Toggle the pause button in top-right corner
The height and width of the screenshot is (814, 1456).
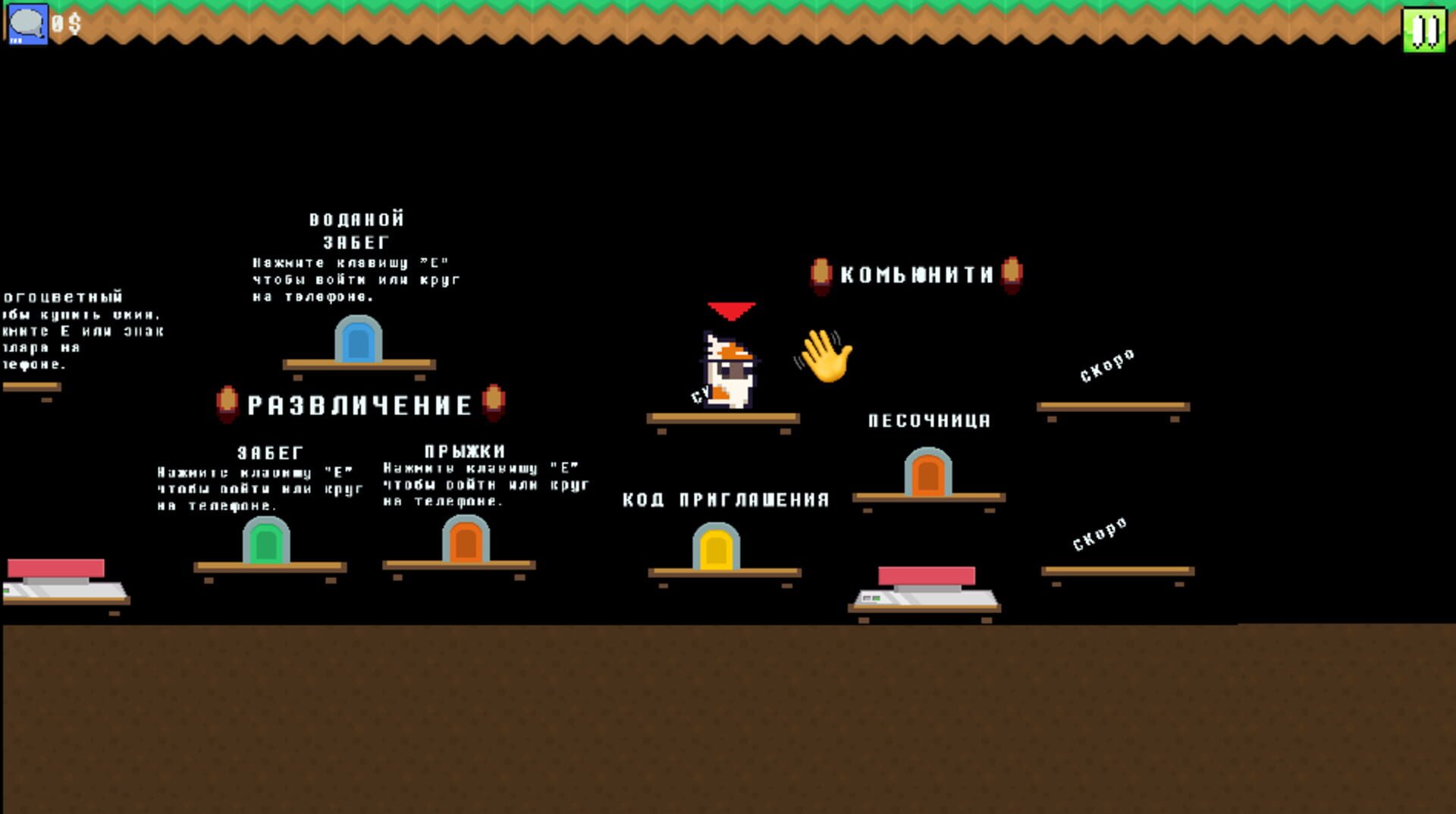click(1425, 30)
